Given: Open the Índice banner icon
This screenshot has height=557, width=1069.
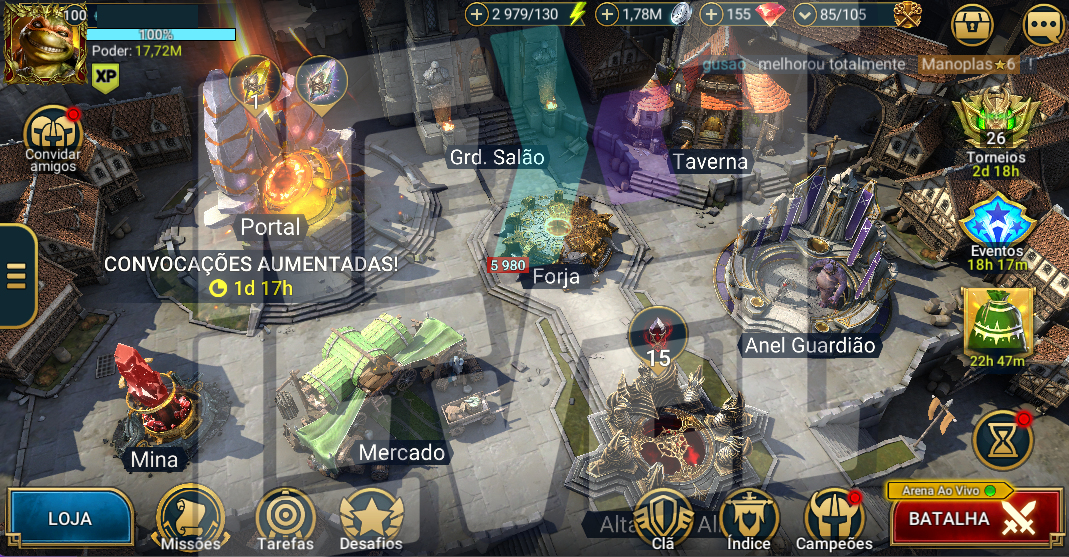Looking at the screenshot, I should coord(749,516).
